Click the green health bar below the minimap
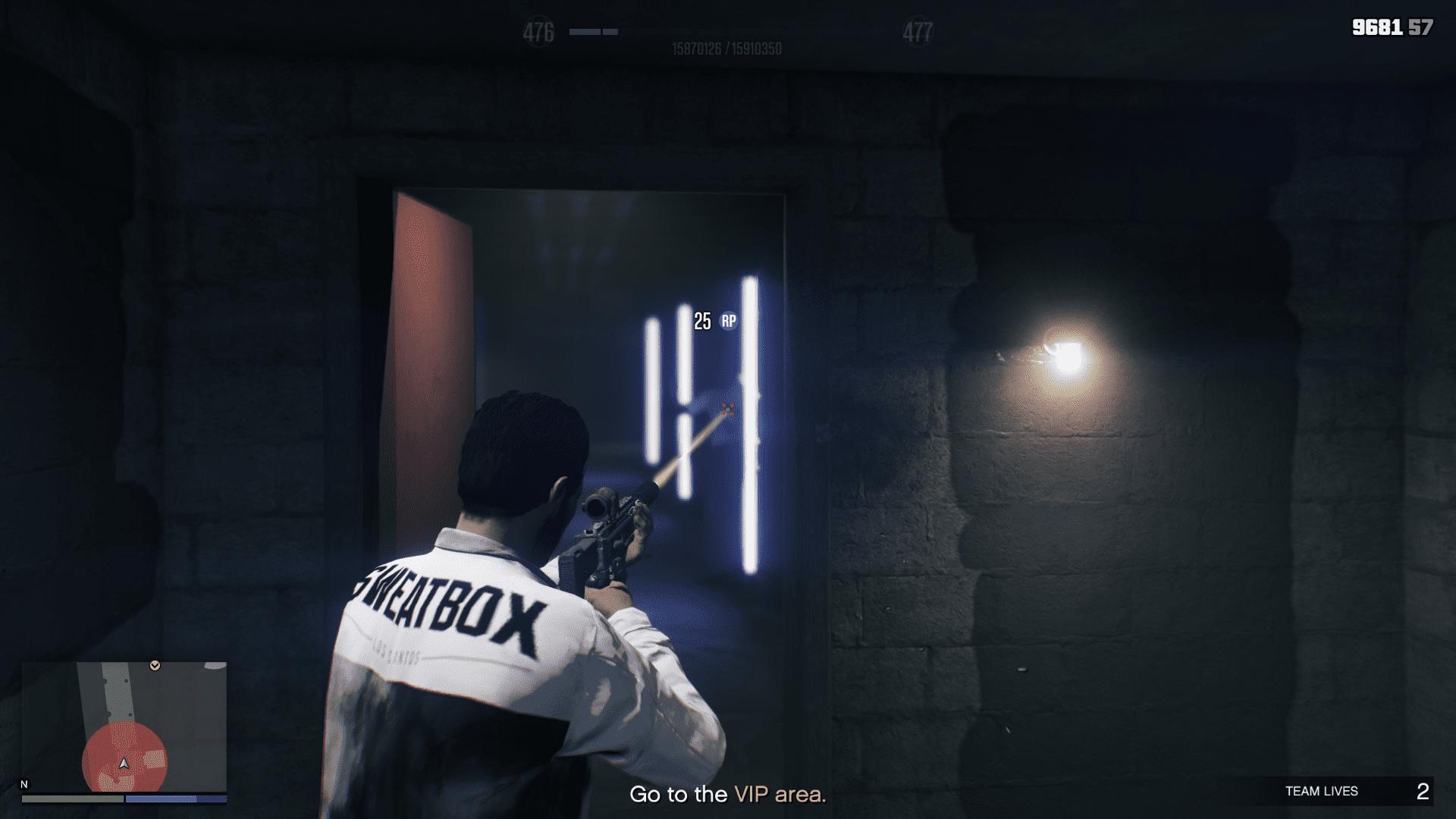This screenshot has width=1456, height=819. [74, 799]
